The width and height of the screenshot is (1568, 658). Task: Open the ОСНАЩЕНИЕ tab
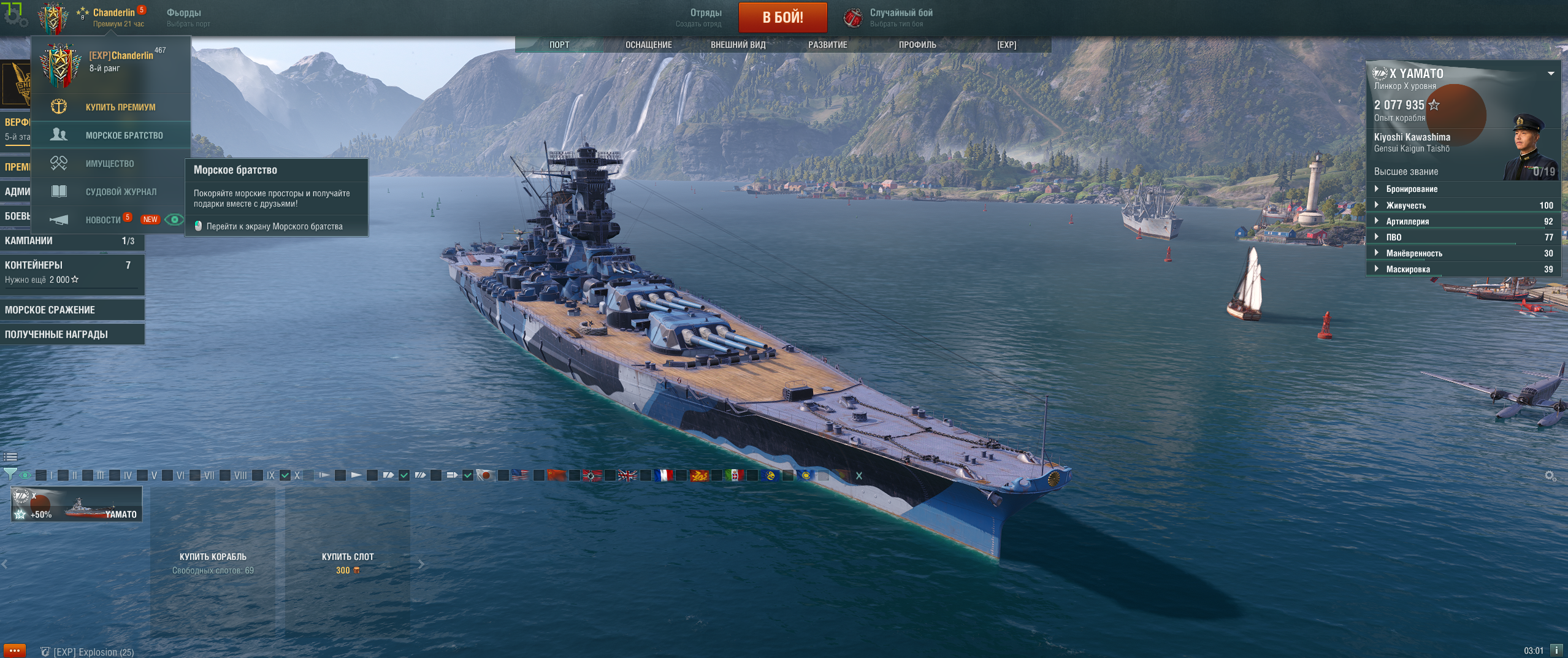(x=648, y=45)
